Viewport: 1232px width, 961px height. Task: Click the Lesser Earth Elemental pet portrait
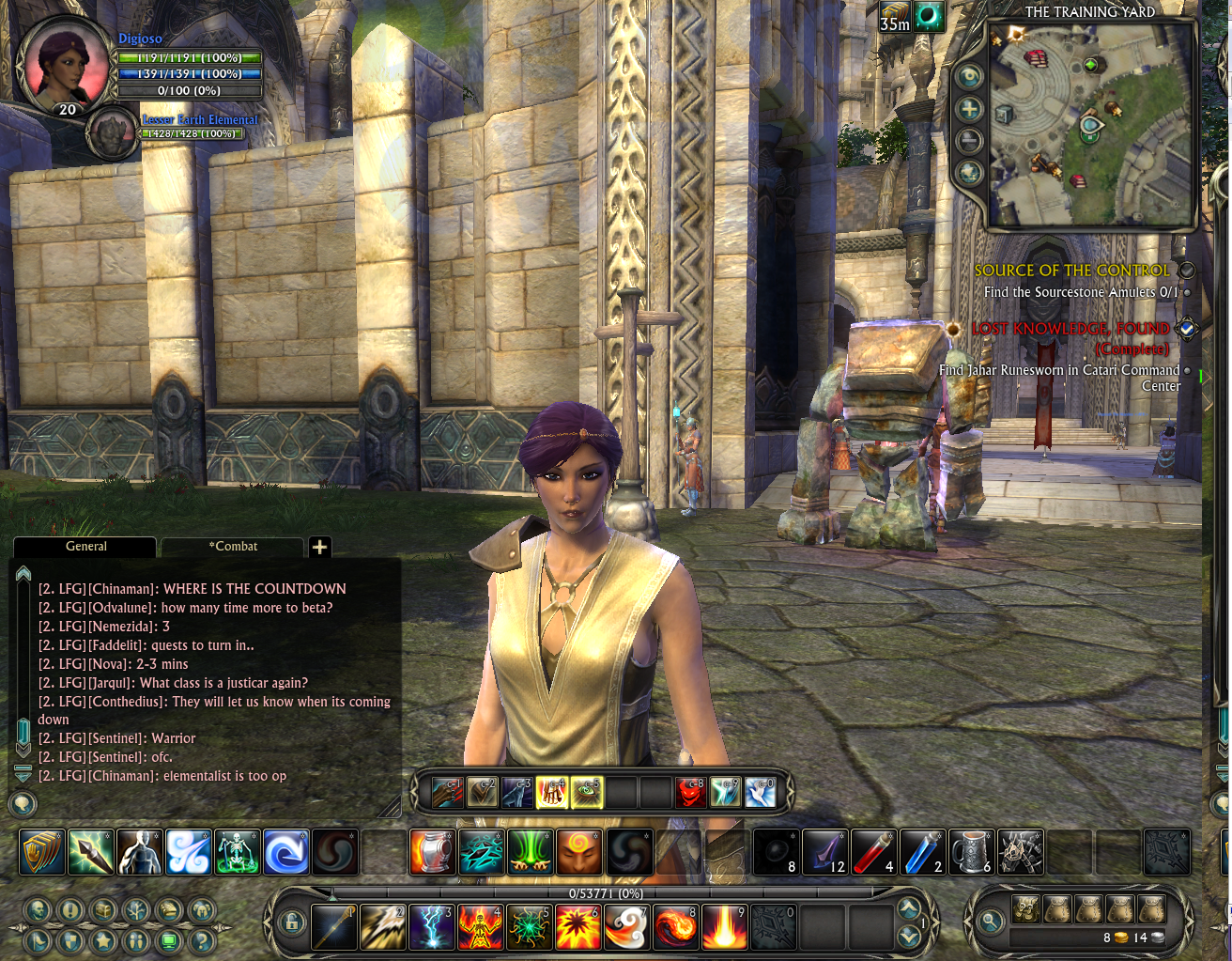113,132
